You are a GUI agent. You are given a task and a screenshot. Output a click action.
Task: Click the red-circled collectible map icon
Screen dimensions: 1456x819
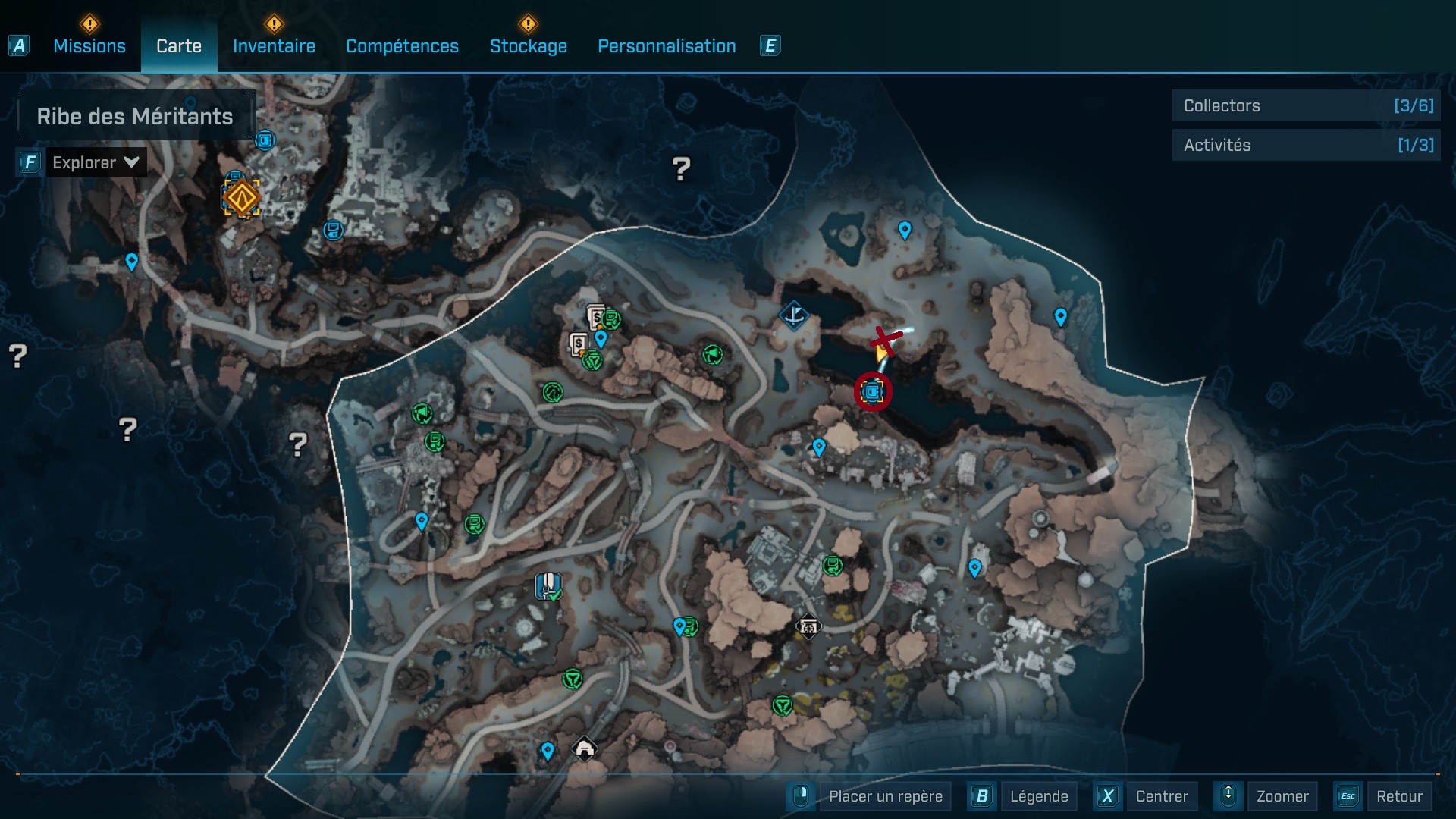click(x=873, y=392)
